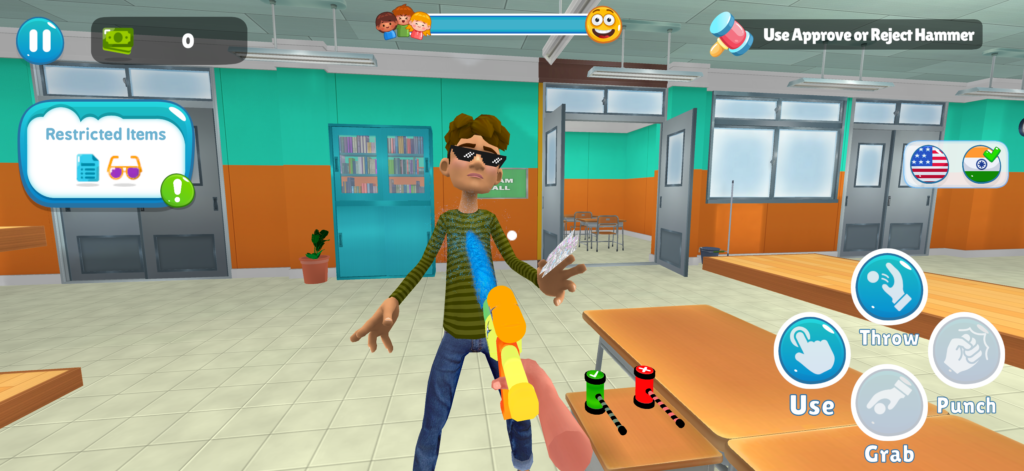The height and width of the screenshot is (471, 1024).
Task: Activate the Throw action button
Action: 888,287
